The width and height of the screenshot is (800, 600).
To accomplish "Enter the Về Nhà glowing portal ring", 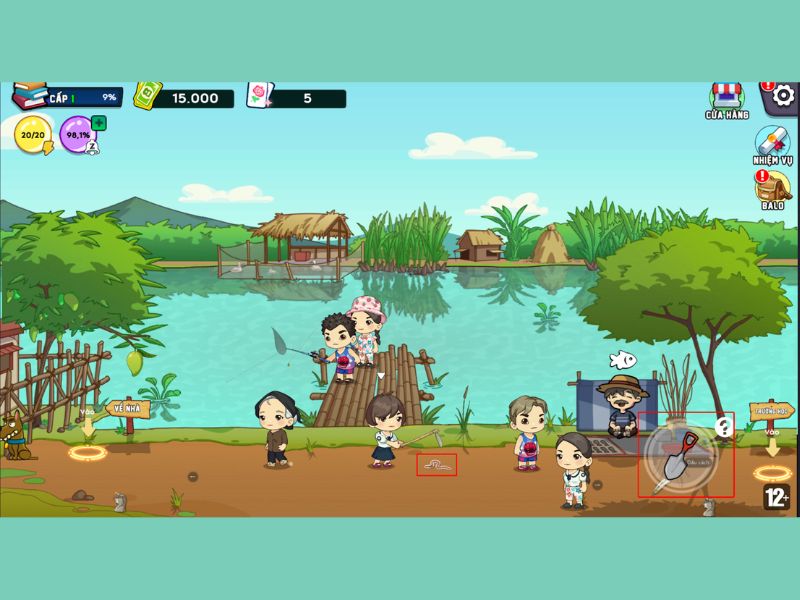I will (x=87, y=453).
